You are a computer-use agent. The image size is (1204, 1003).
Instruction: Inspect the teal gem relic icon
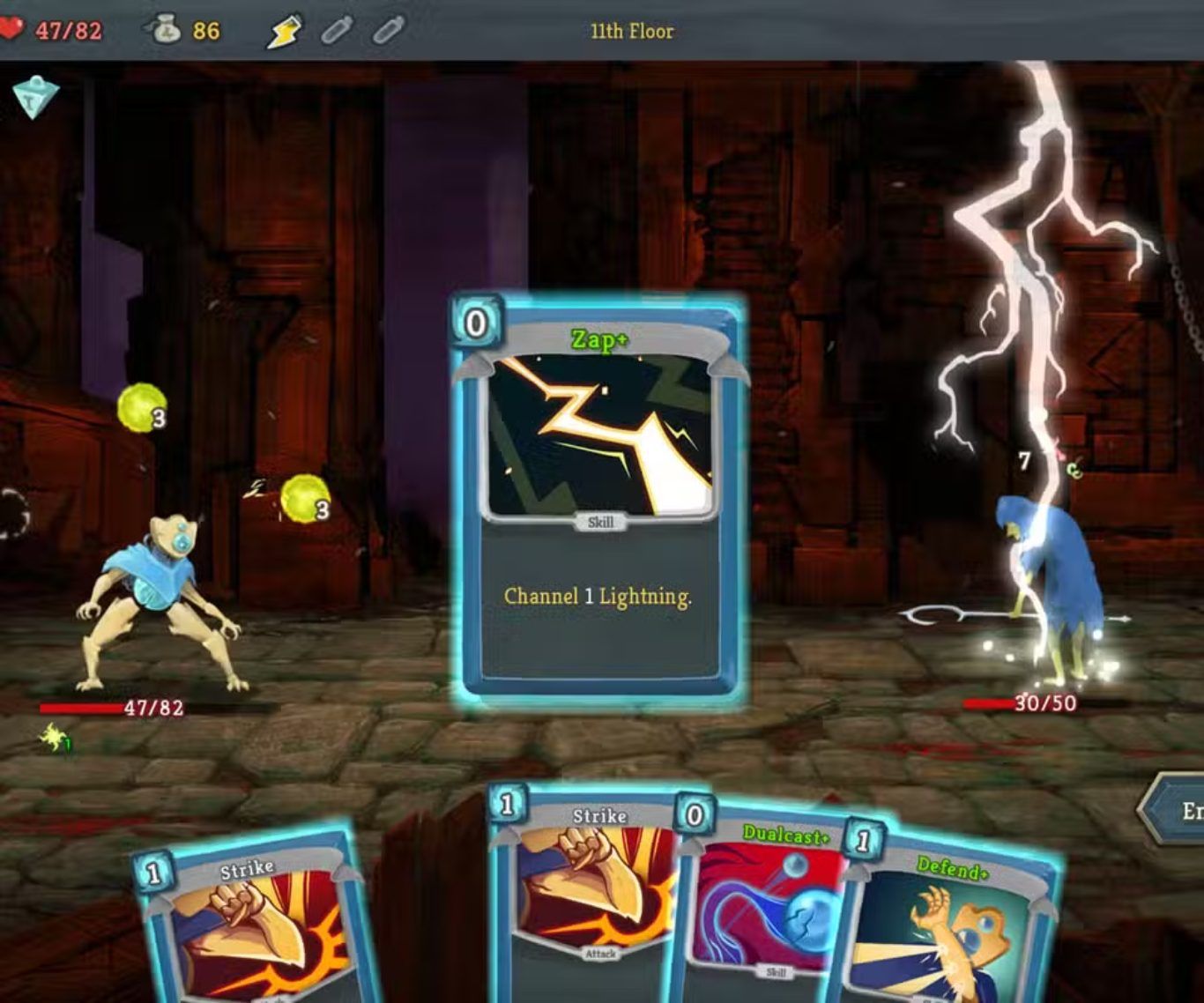click(35, 96)
